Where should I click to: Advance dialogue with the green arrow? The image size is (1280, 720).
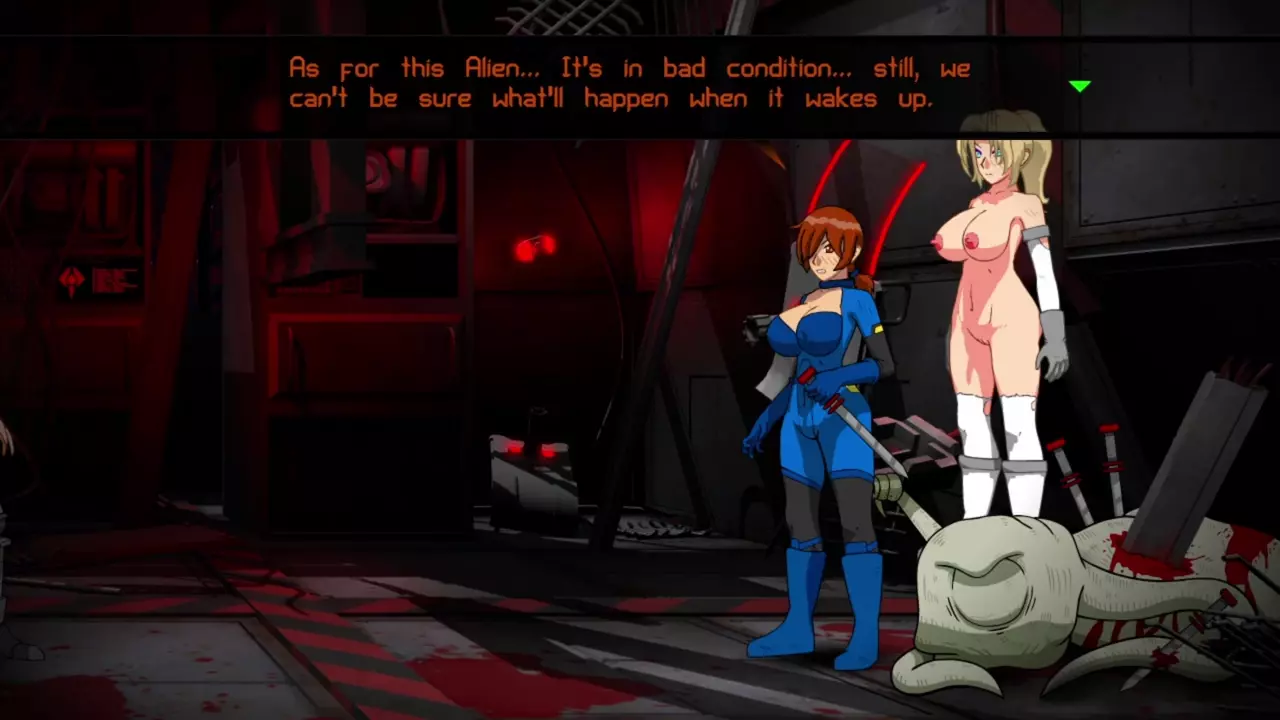coord(1079,87)
